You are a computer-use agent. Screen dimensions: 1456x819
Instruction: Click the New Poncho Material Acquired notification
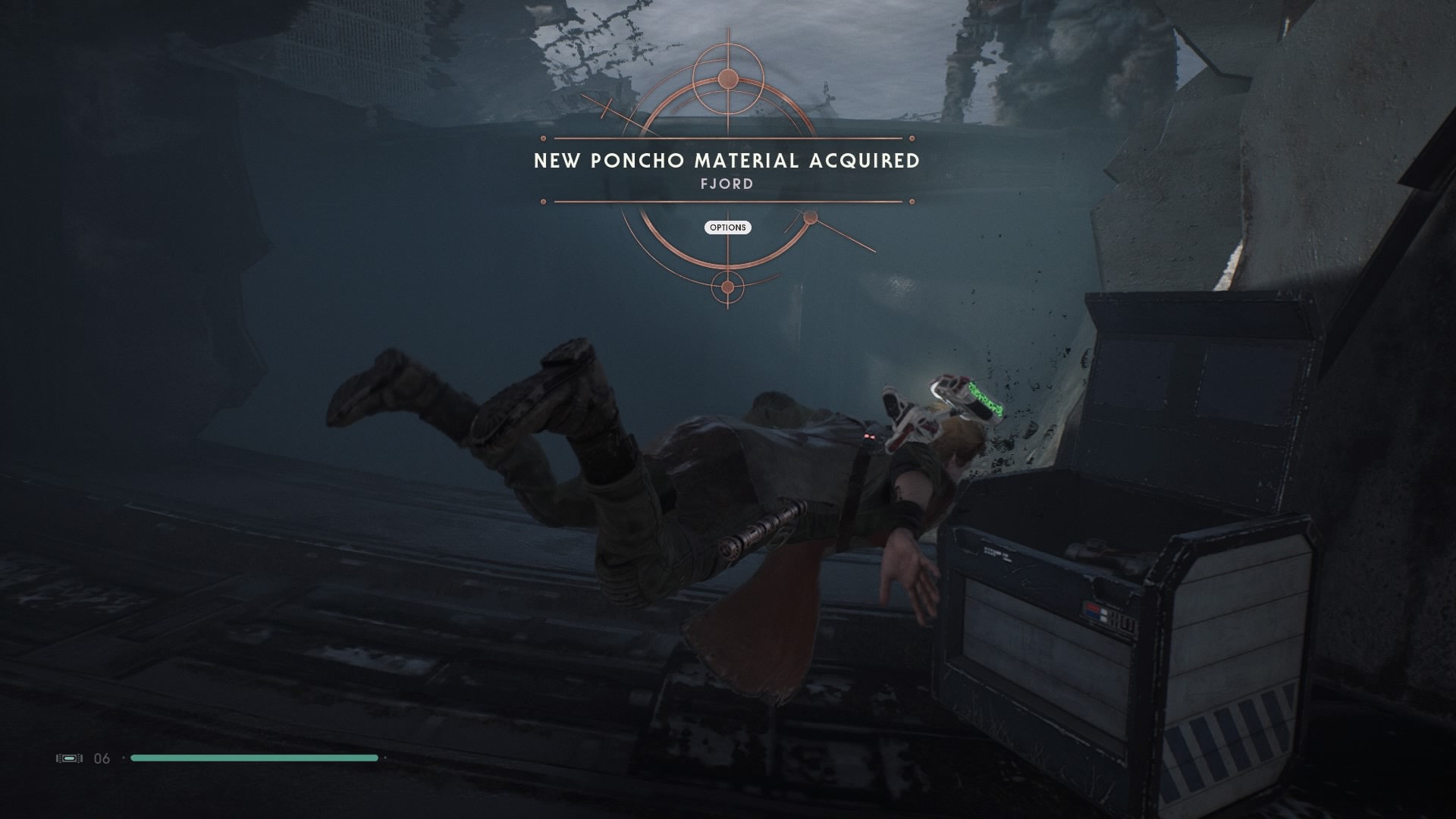pyautogui.click(x=727, y=161)
